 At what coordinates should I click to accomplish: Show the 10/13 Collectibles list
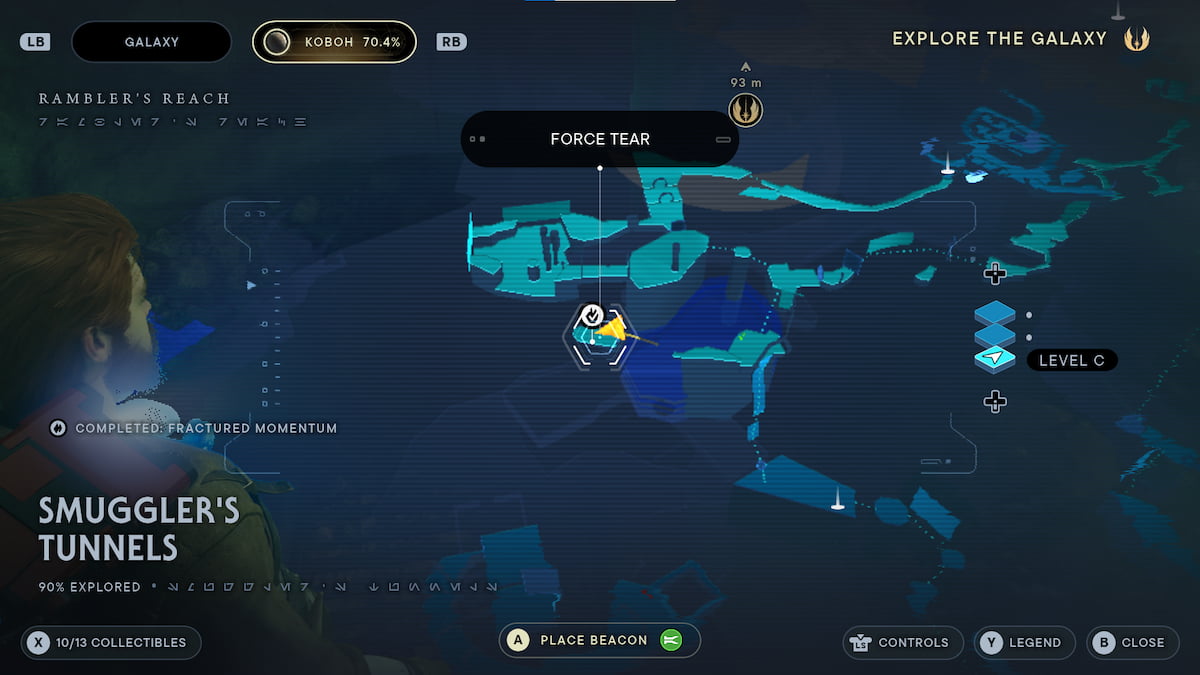[111, 643]
